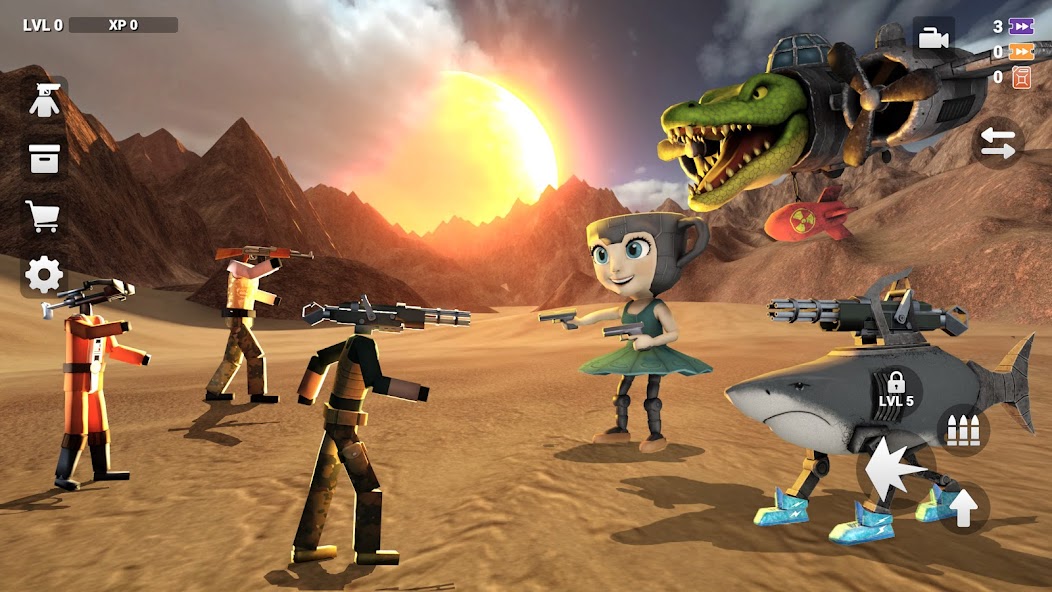Tap the swap arrows button

click(x=997, y=142)
